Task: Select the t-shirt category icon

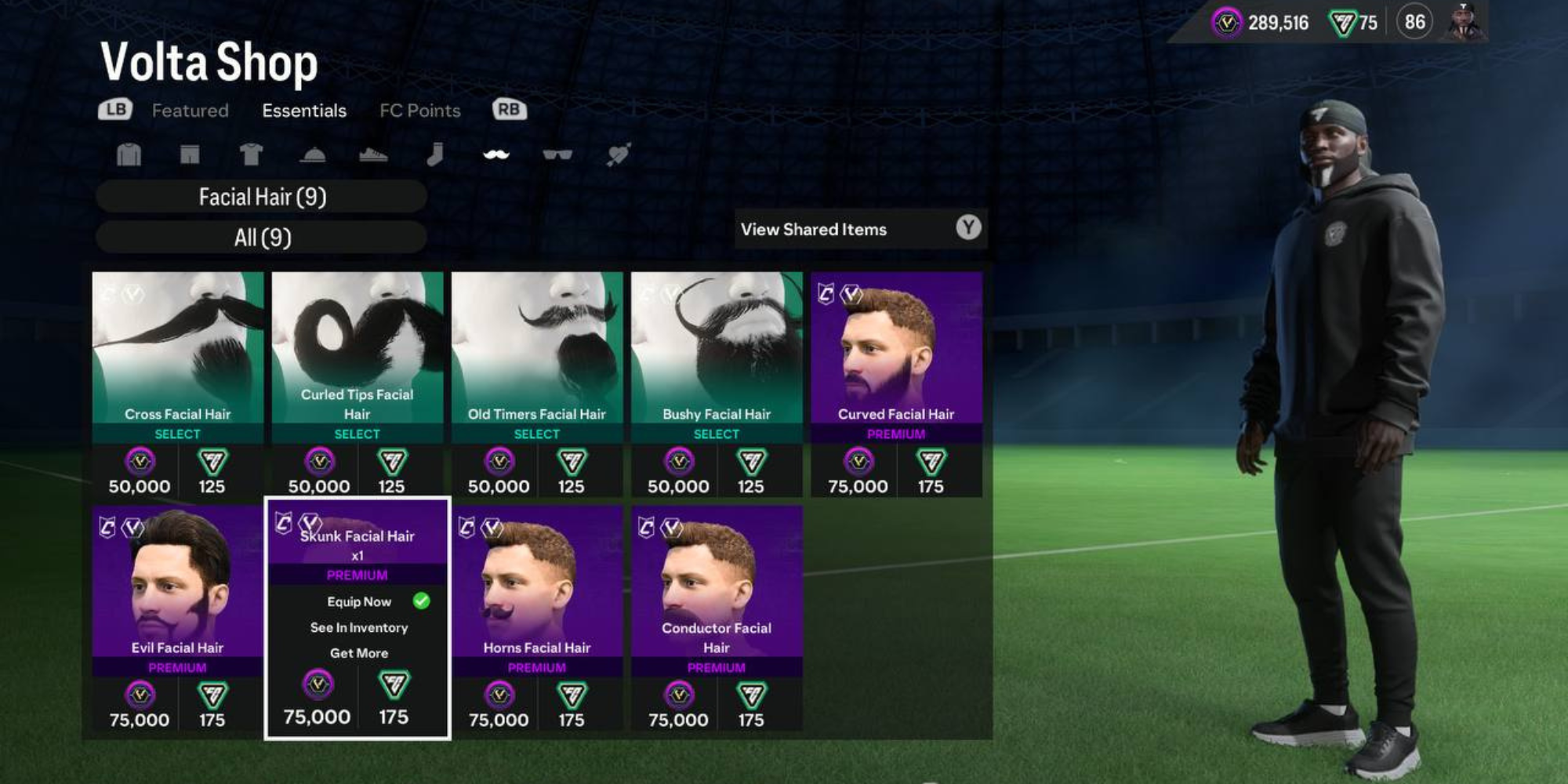Action: tap(249, 154)
